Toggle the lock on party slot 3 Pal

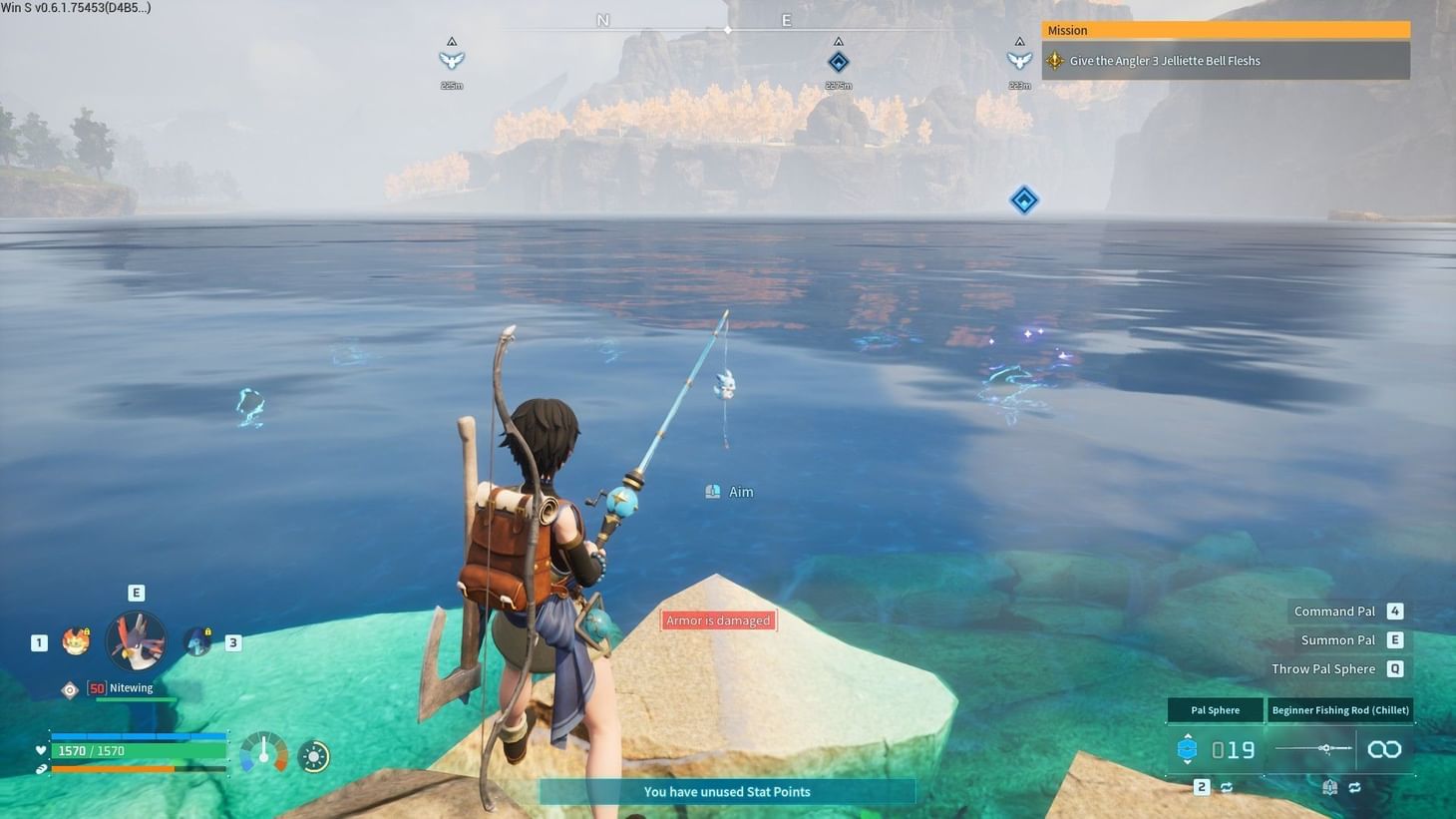click(x=207, y=632)
